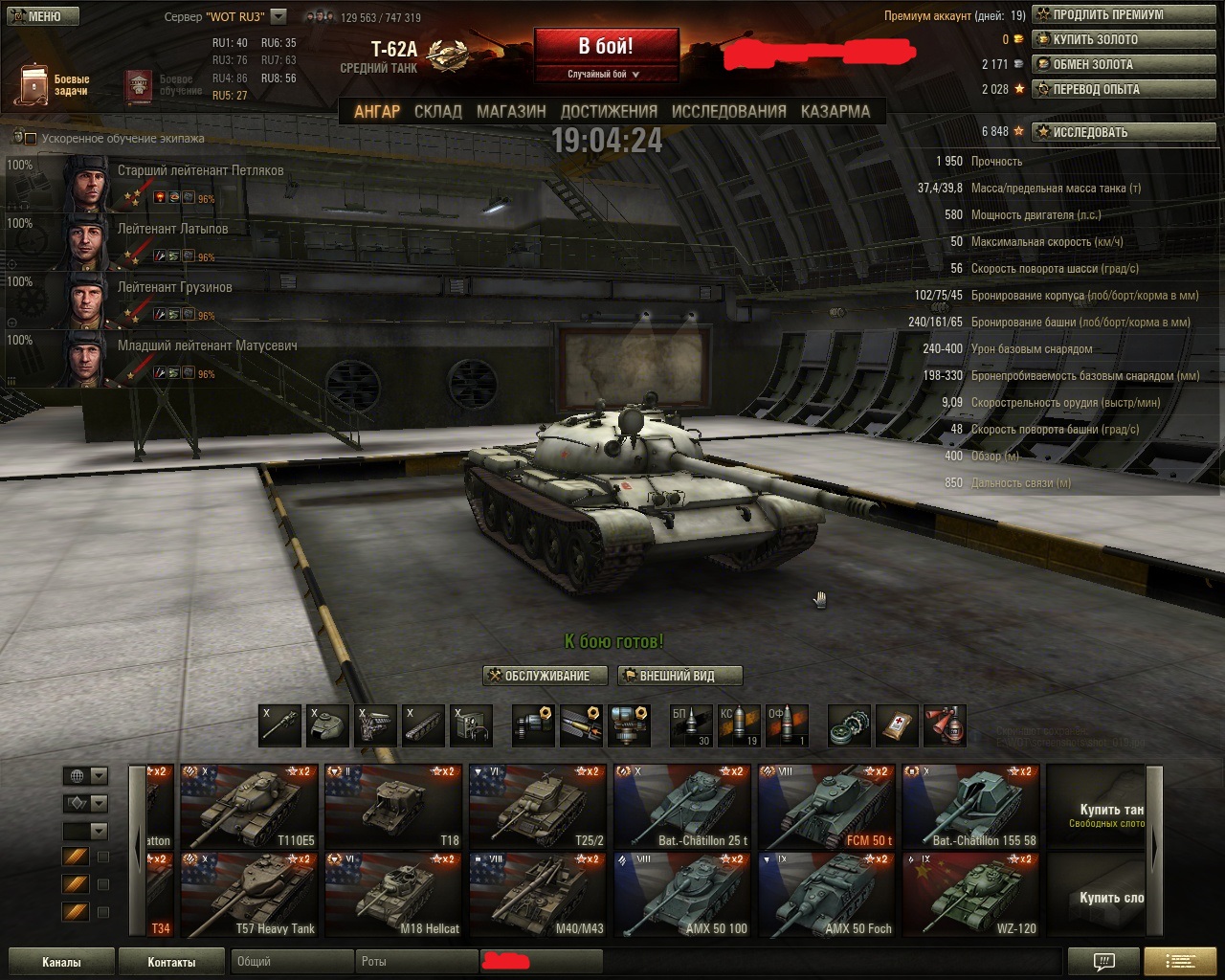Start battle with the В бой! button
Image resolution: width=1225 pixels, height=980 pixels.
606,48
